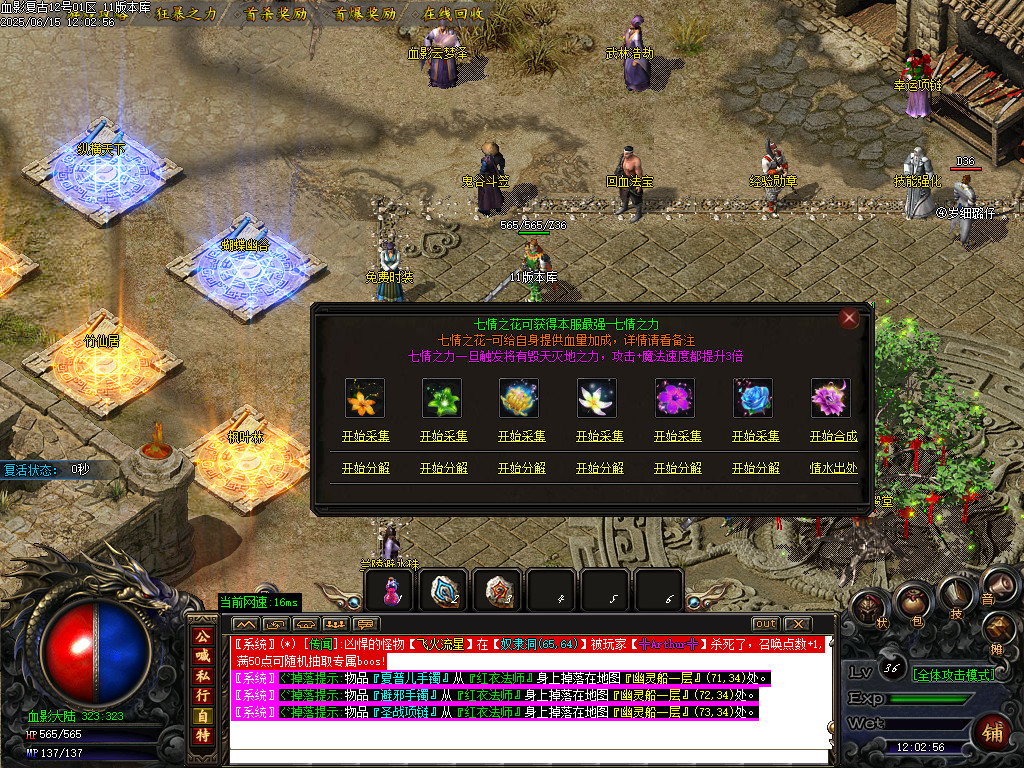
Task: Toggle the 全体攻击模式 attack mode
Action: click(952, 674)
